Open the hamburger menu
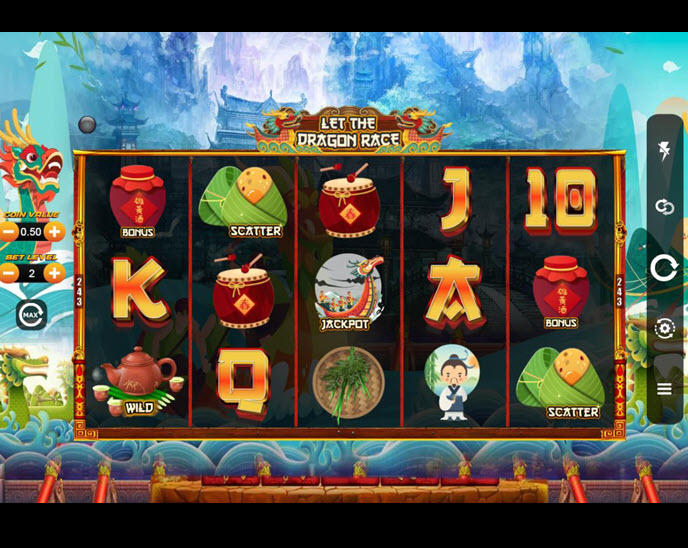This screenshot has height=548, width=688. tap(664, 389)
